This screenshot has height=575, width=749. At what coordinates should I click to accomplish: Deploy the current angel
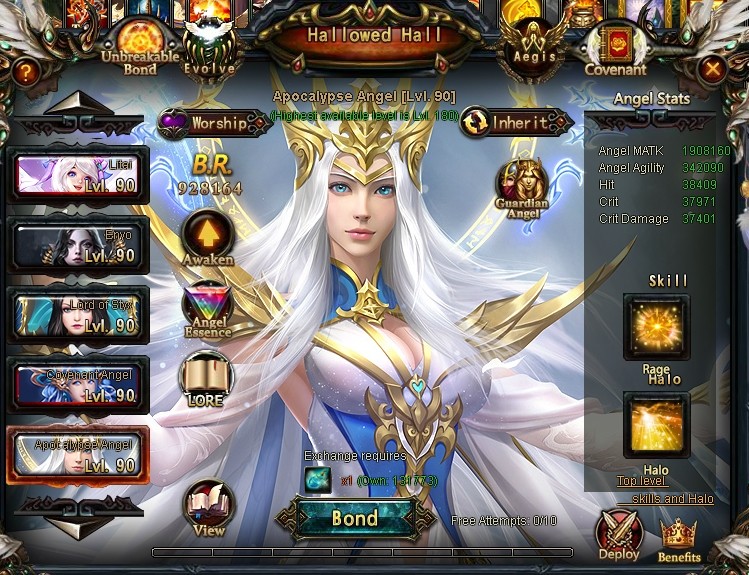tap(619, 534)
